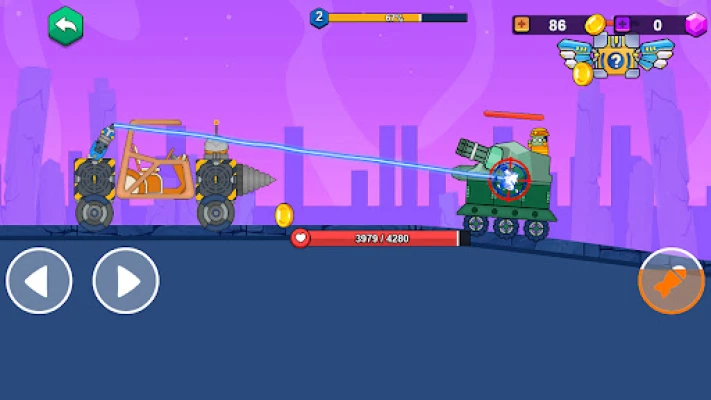The width and height of the screenshot is (711, 400).
Task: Tap the green back arrow button
Action: tap(65, 26)
